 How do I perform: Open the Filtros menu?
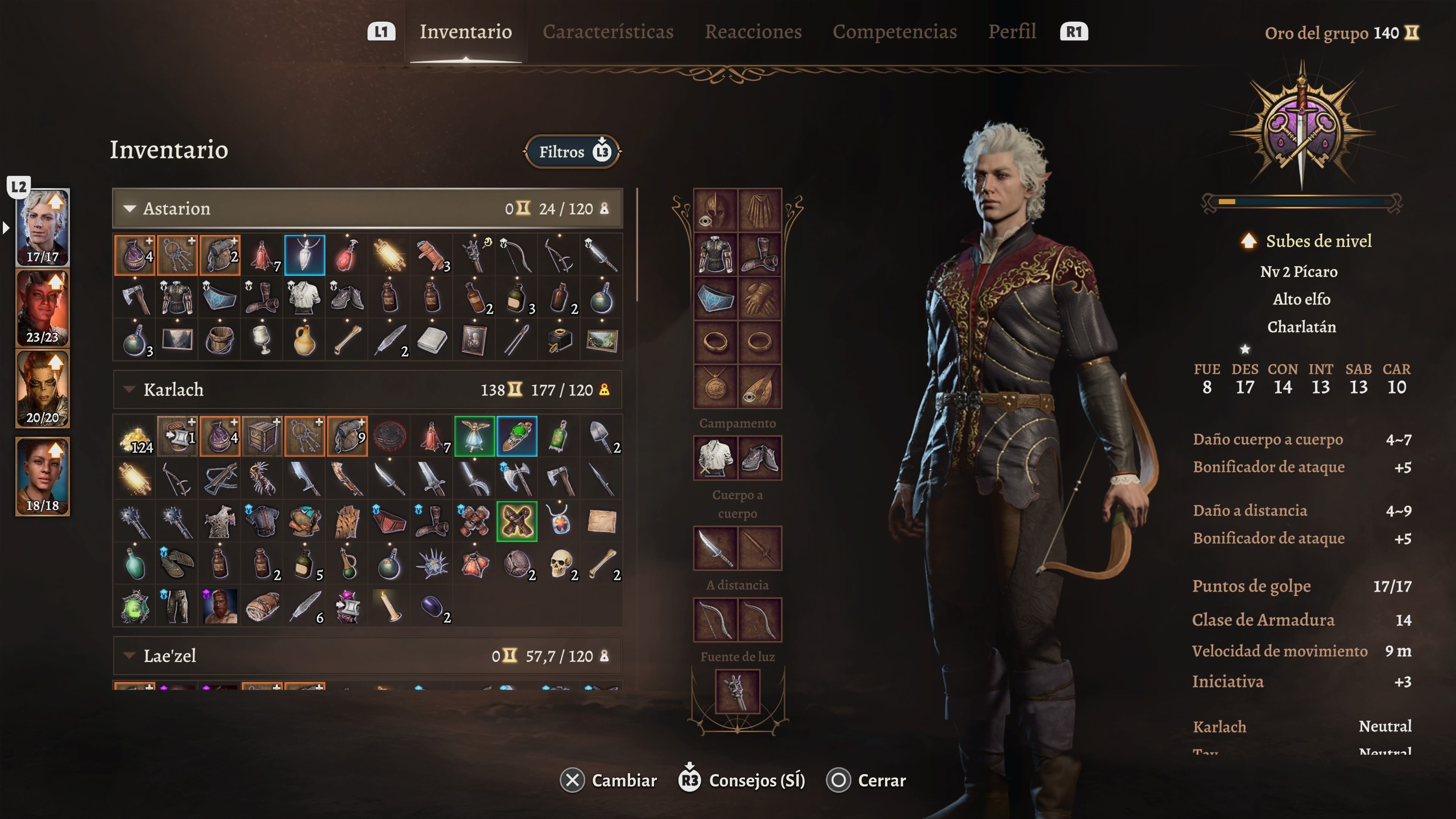click(572, 152)
